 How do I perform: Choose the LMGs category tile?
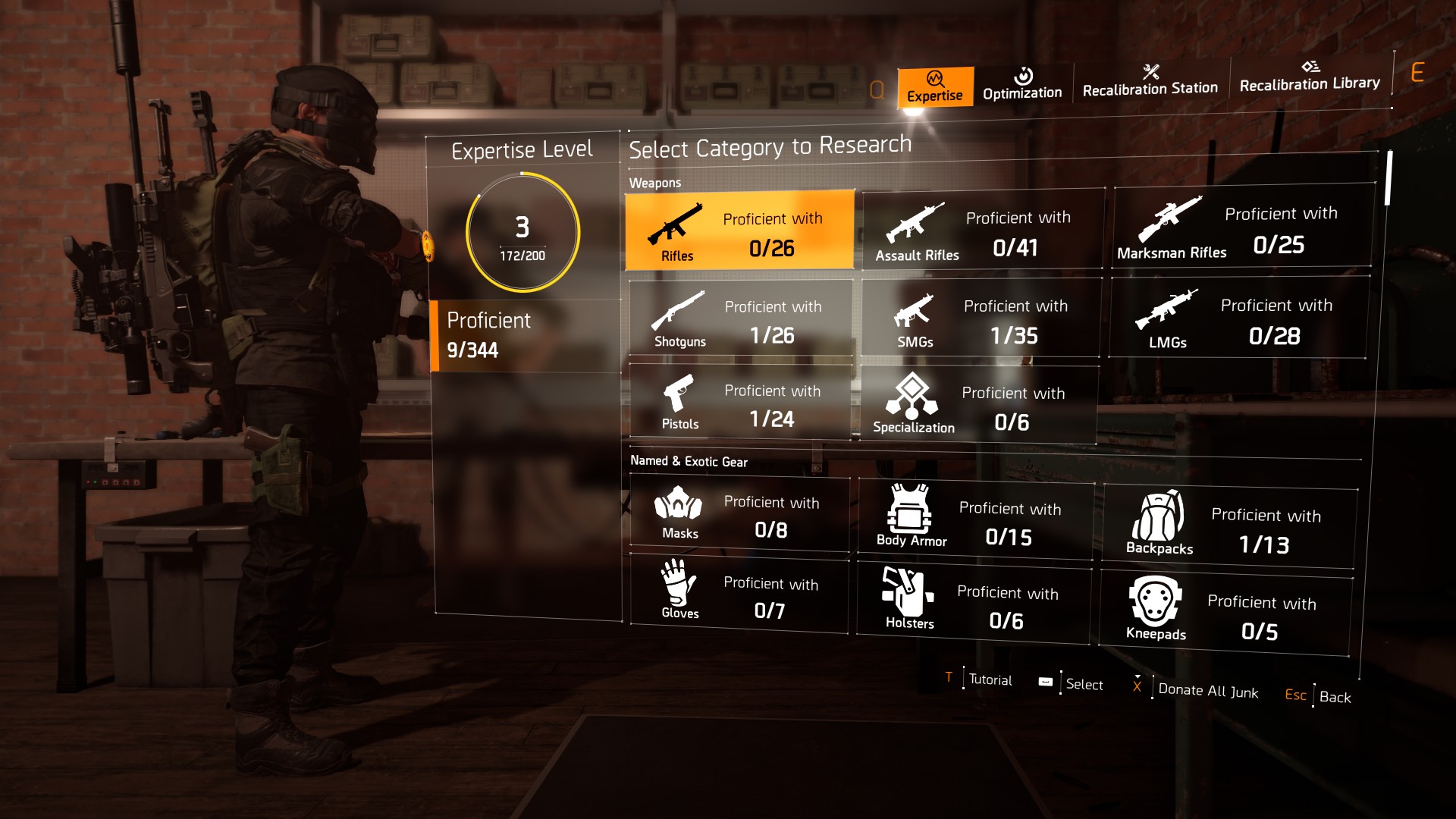point(1238,318)
